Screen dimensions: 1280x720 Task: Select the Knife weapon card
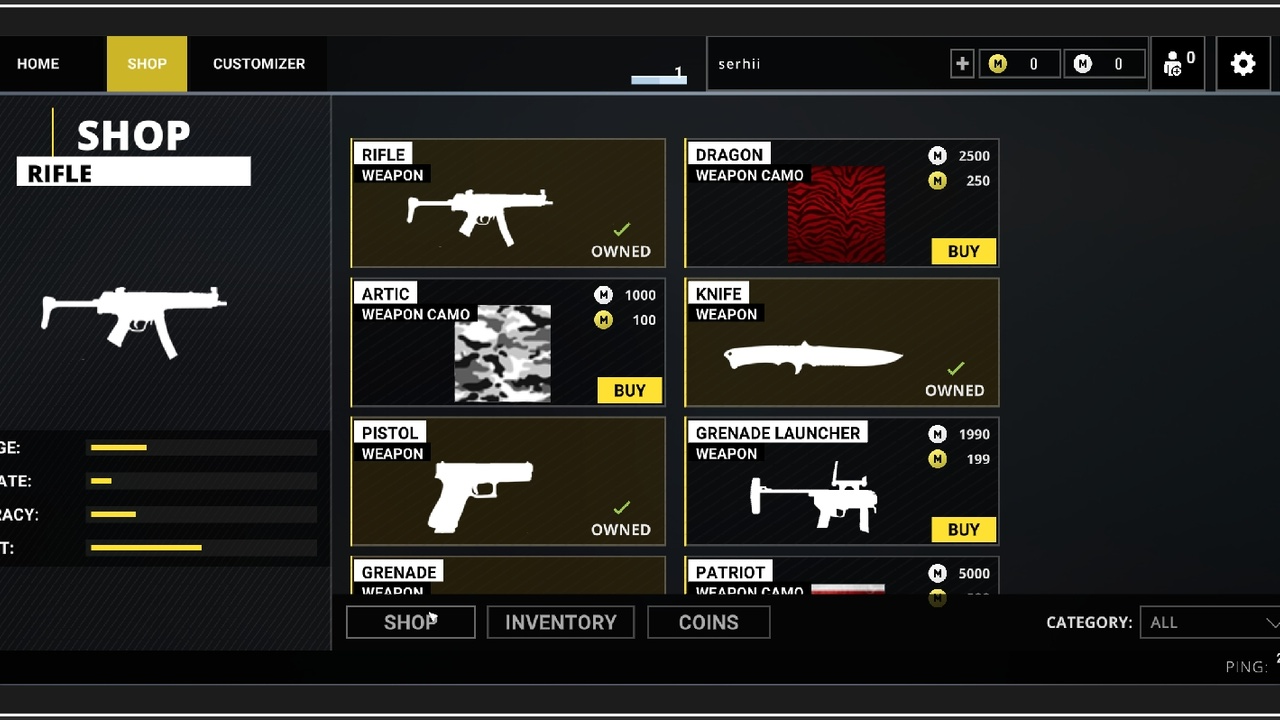click(x=841, y=343)
